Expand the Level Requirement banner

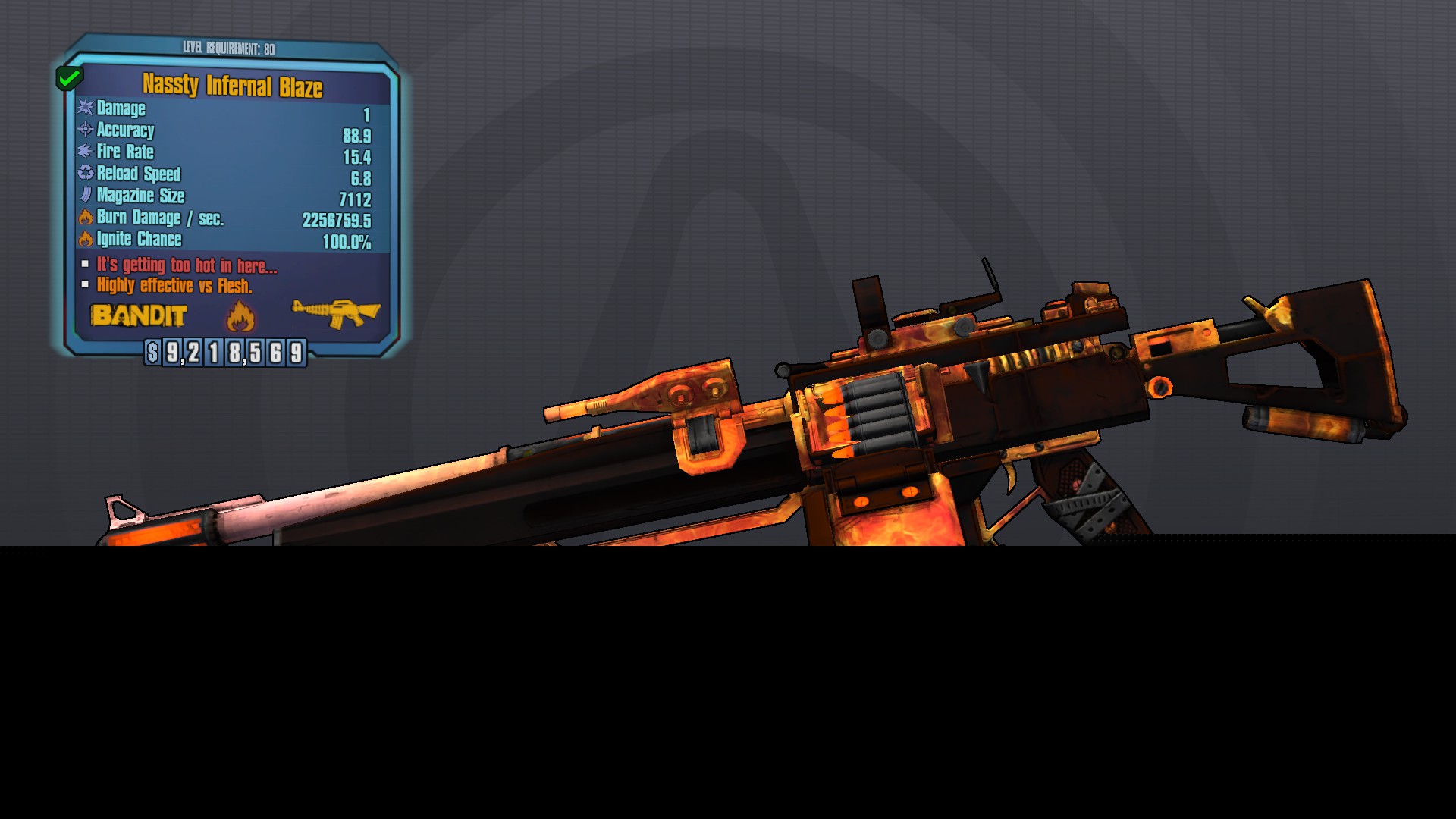click(x=230, y=47)
